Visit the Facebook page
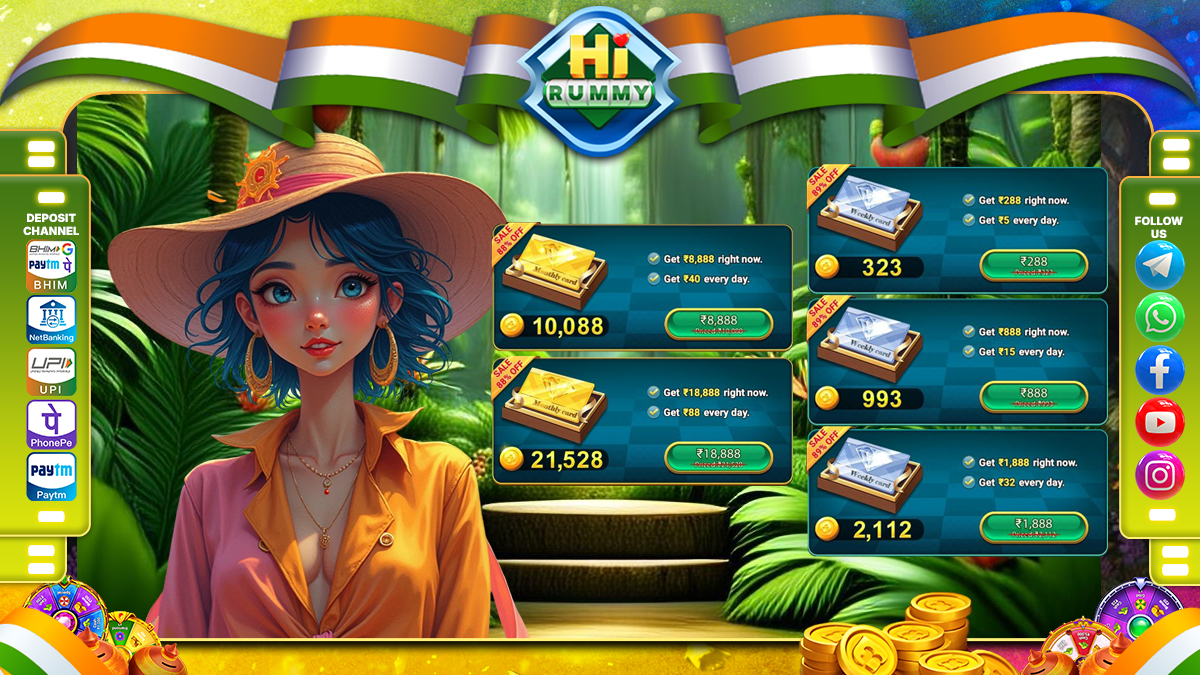Screen dimensions: 1200x675 click(1160, 370)
